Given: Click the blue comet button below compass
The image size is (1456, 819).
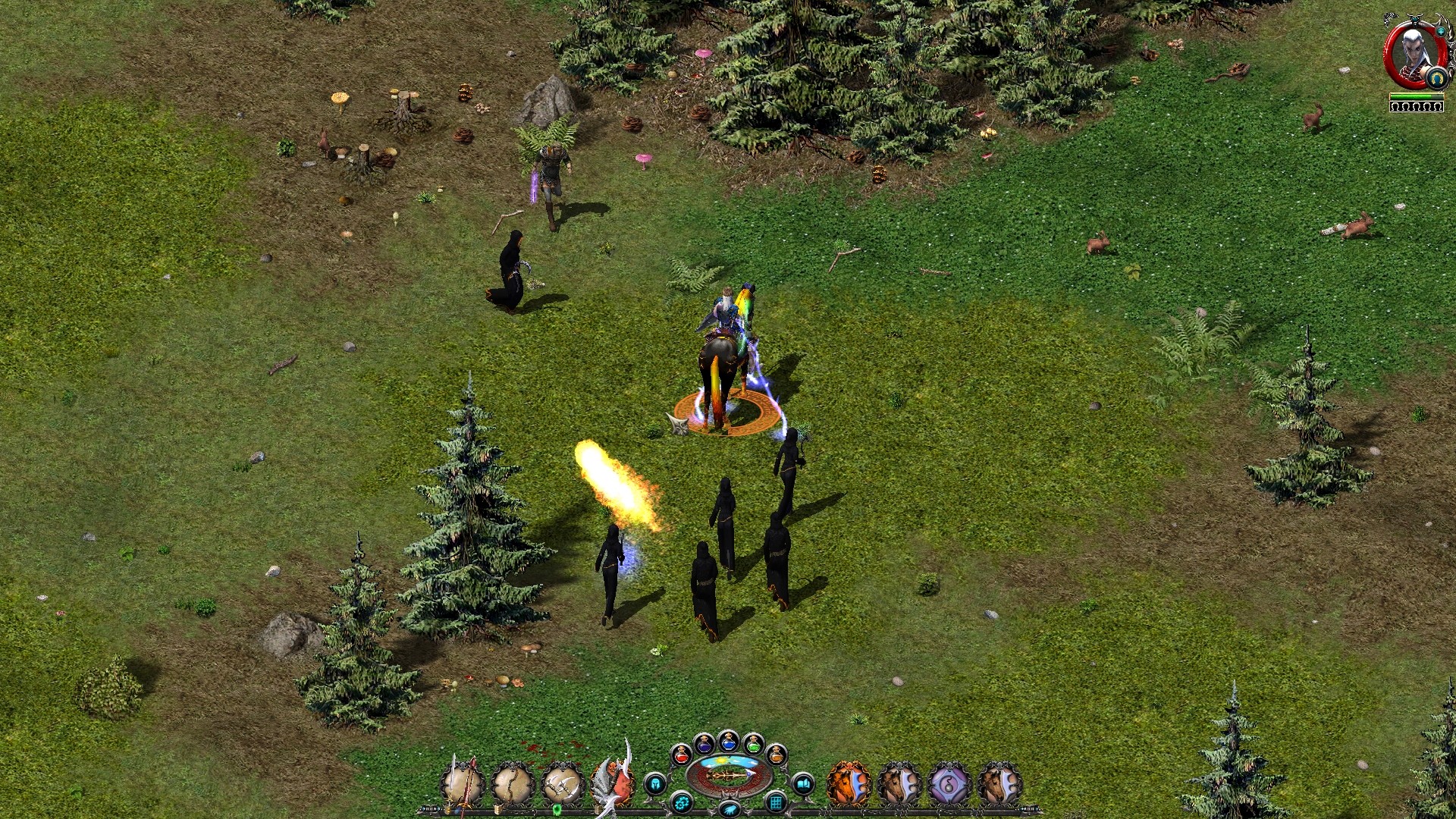Looking at the screenshot, I should [x=729, y=811].
